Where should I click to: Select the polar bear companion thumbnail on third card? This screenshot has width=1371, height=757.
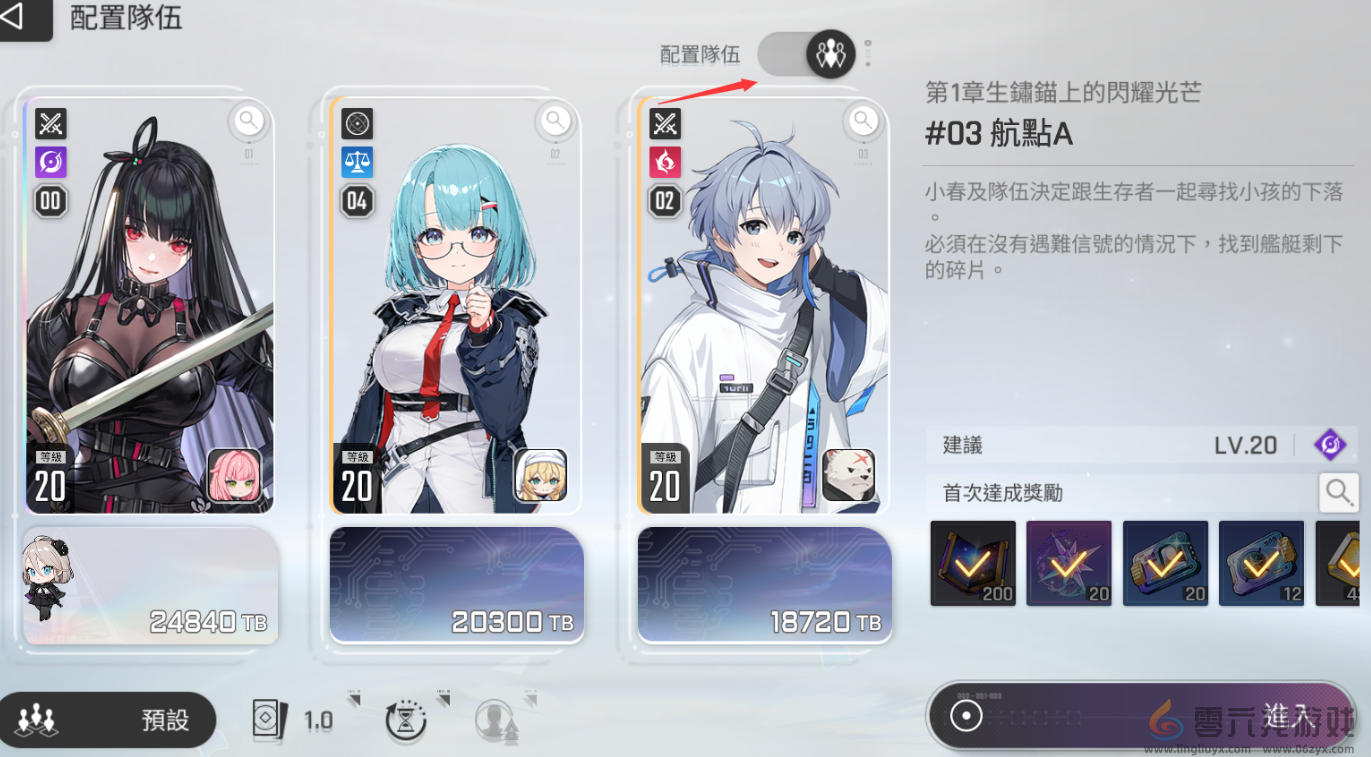click(x=848, y=476)
